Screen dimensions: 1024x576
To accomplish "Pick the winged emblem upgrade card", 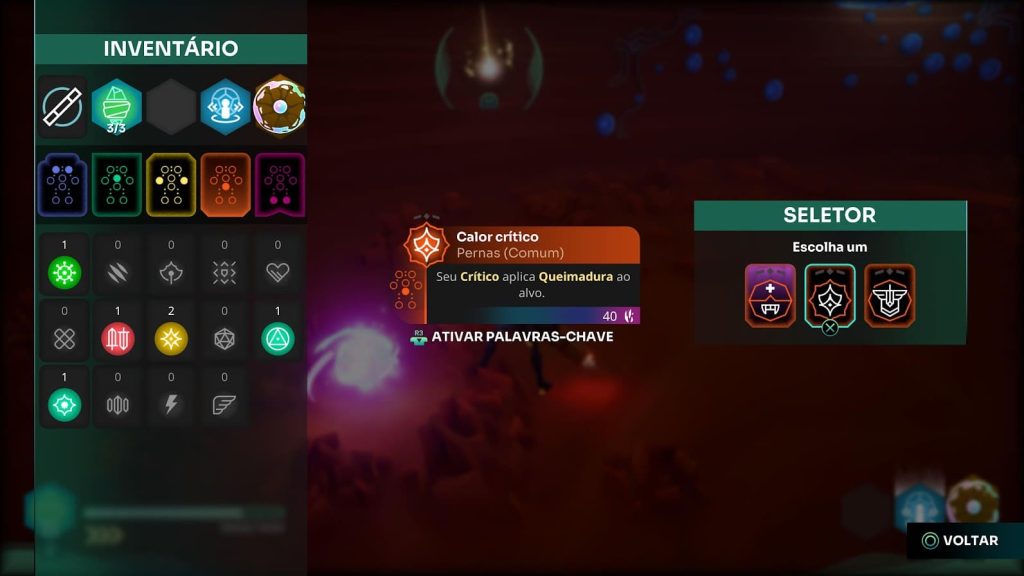I will pyautogui.click(x=889, y=295).
